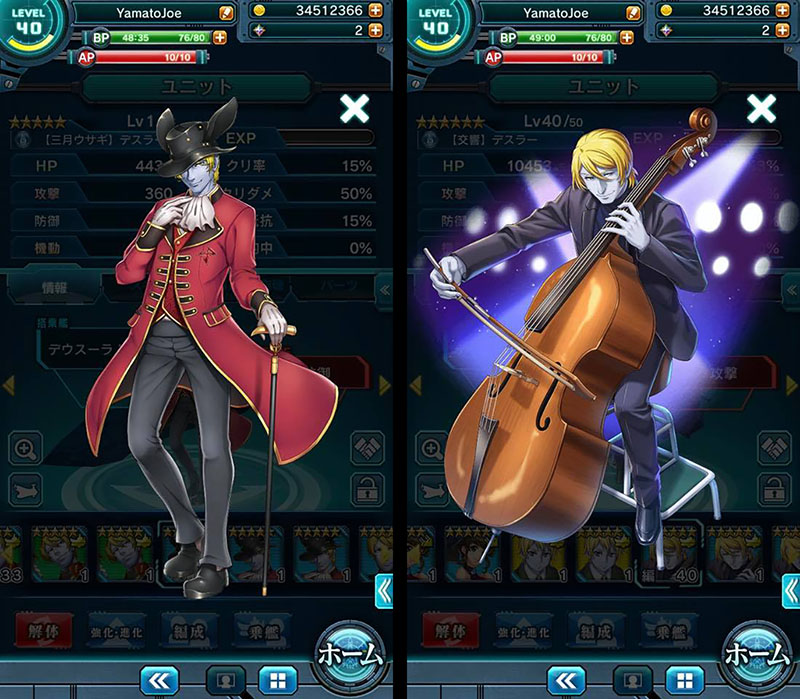This screenshot has height=699, width=800.
Task: Add gold with the plus beside 34512366, red-coat screen
Action: [375, 11]
